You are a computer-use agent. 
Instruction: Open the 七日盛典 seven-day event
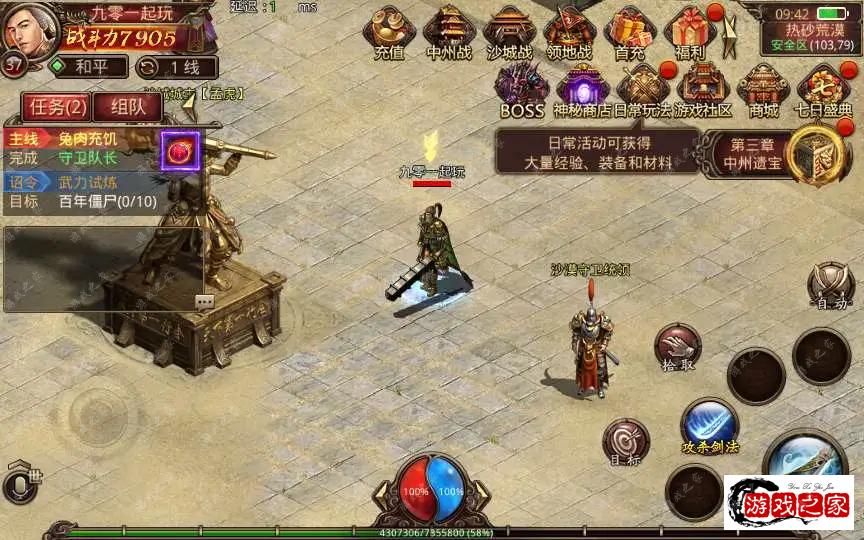click(x=824, y=90)
